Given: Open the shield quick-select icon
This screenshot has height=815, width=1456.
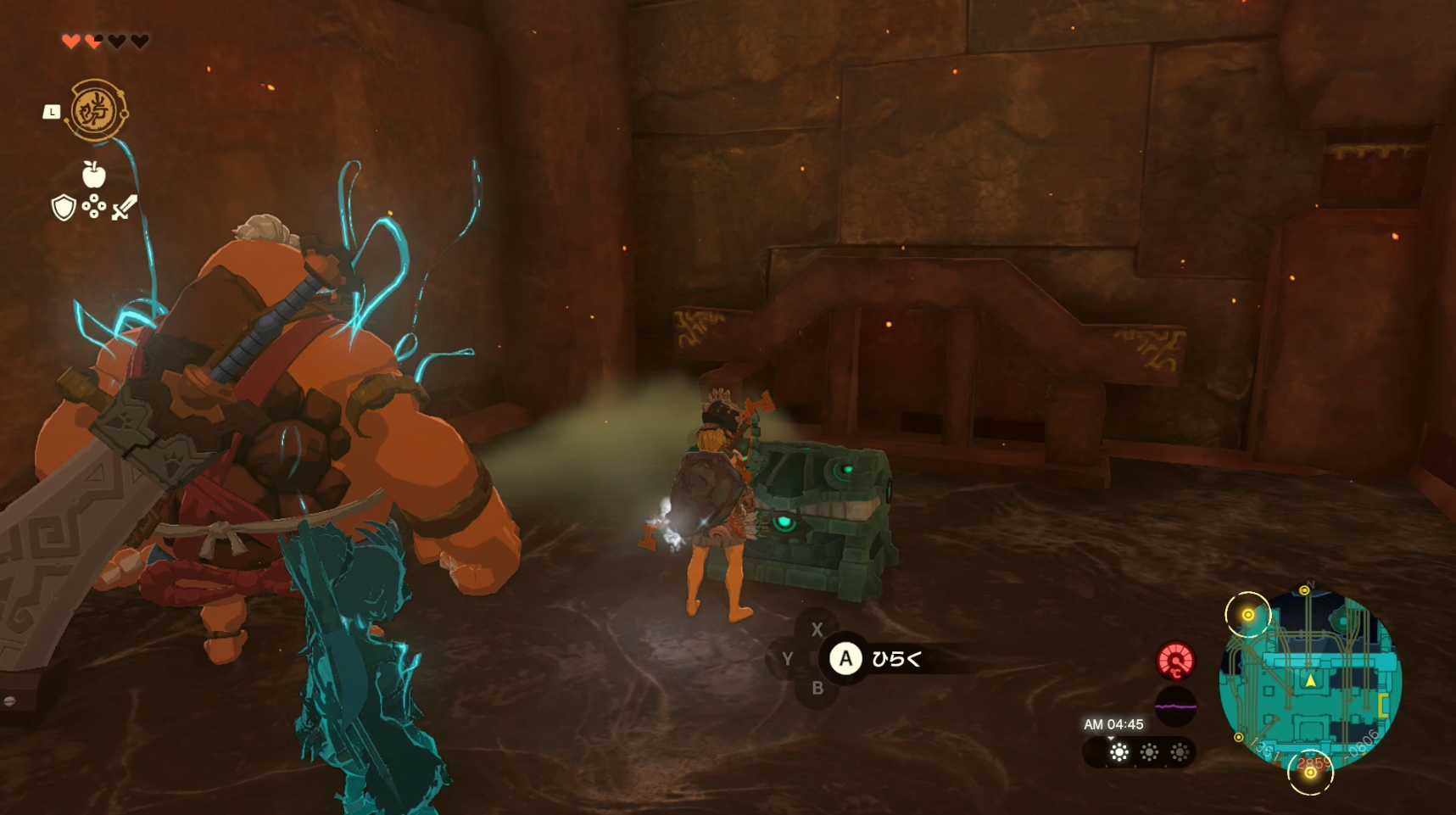Looking at the screenshot, I should tap(64, 207).
